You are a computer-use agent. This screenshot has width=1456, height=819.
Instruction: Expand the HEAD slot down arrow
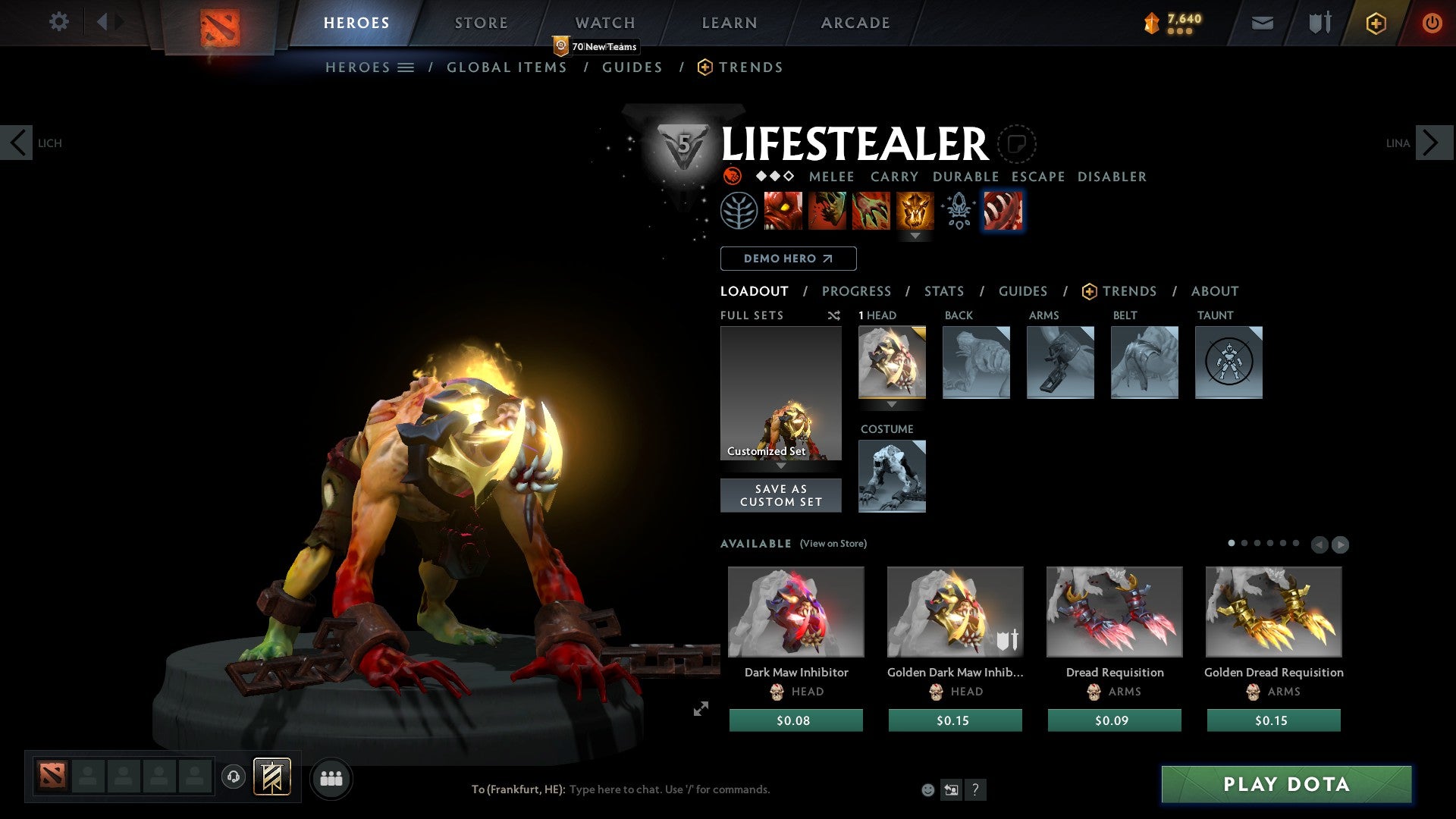[x=892, y=405]
